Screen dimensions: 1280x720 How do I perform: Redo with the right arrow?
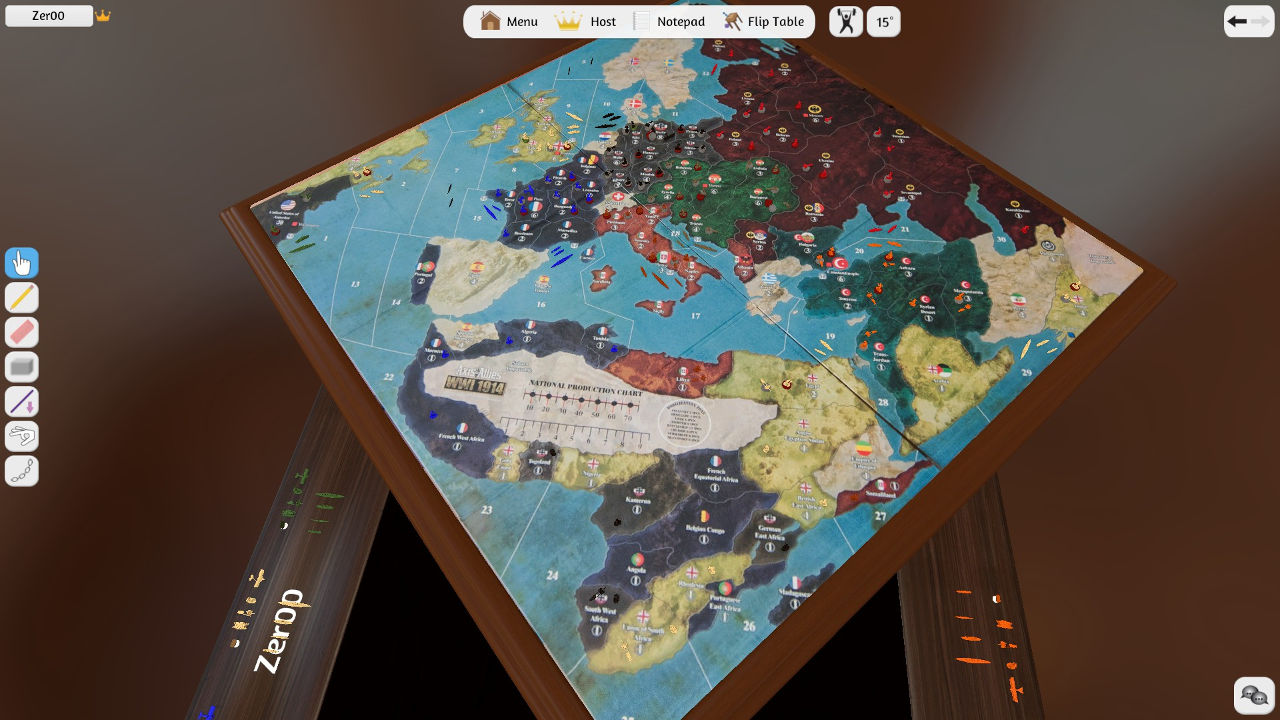tap(1260, 21)
